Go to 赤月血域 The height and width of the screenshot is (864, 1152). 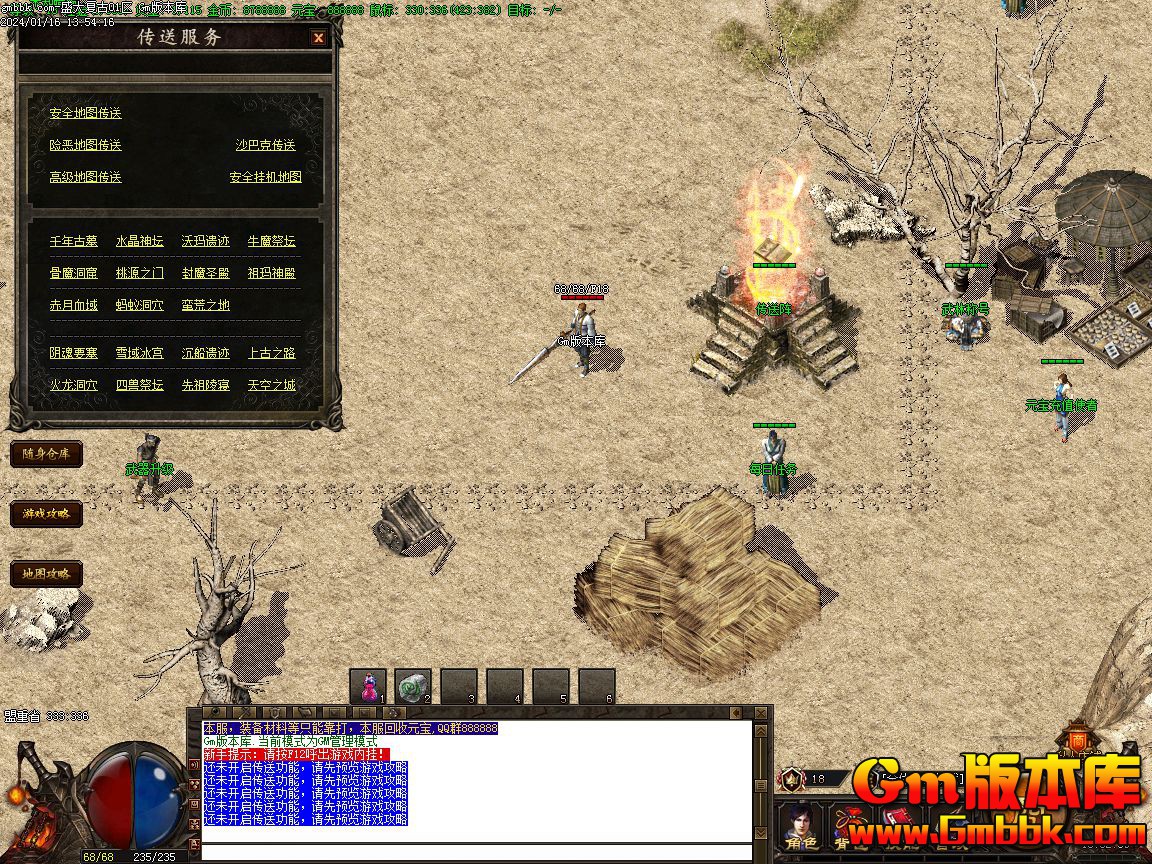[74, 305]
